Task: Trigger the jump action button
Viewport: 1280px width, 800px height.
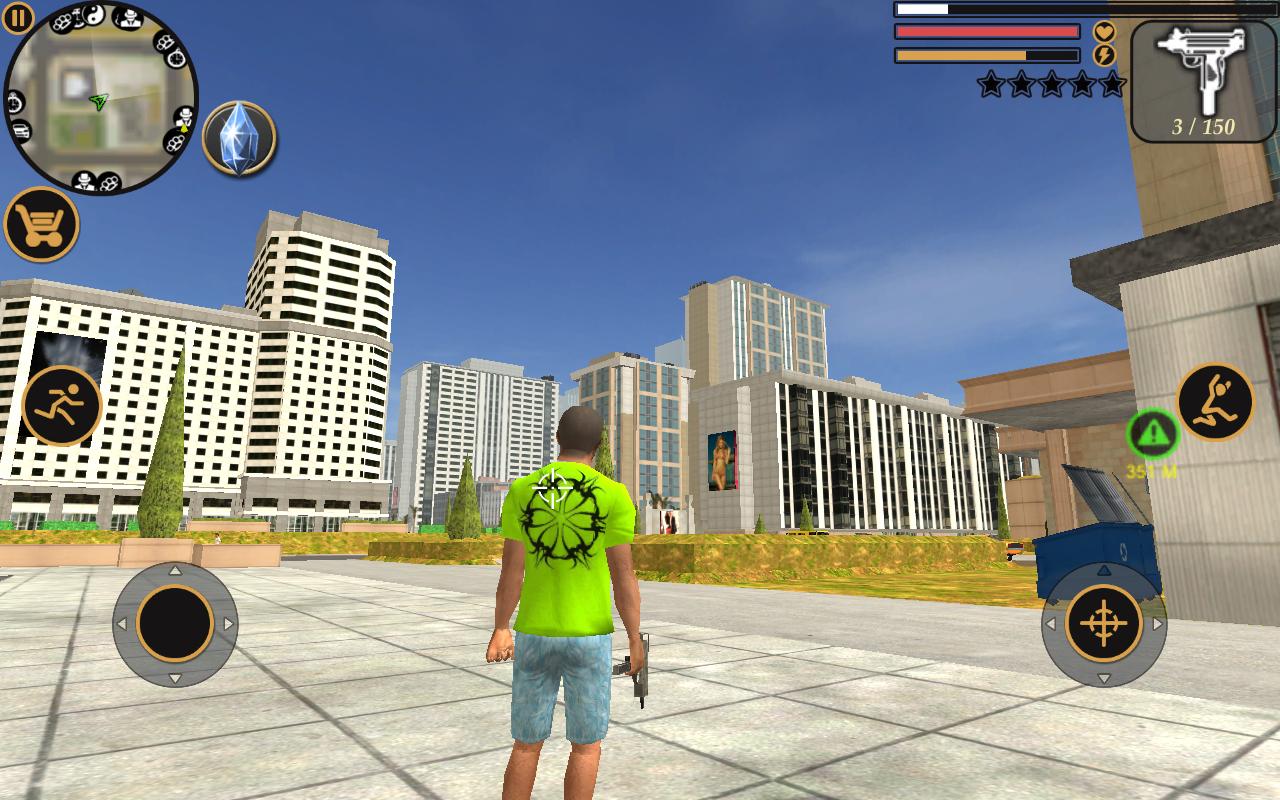Action: click(x=1215, y=401)
